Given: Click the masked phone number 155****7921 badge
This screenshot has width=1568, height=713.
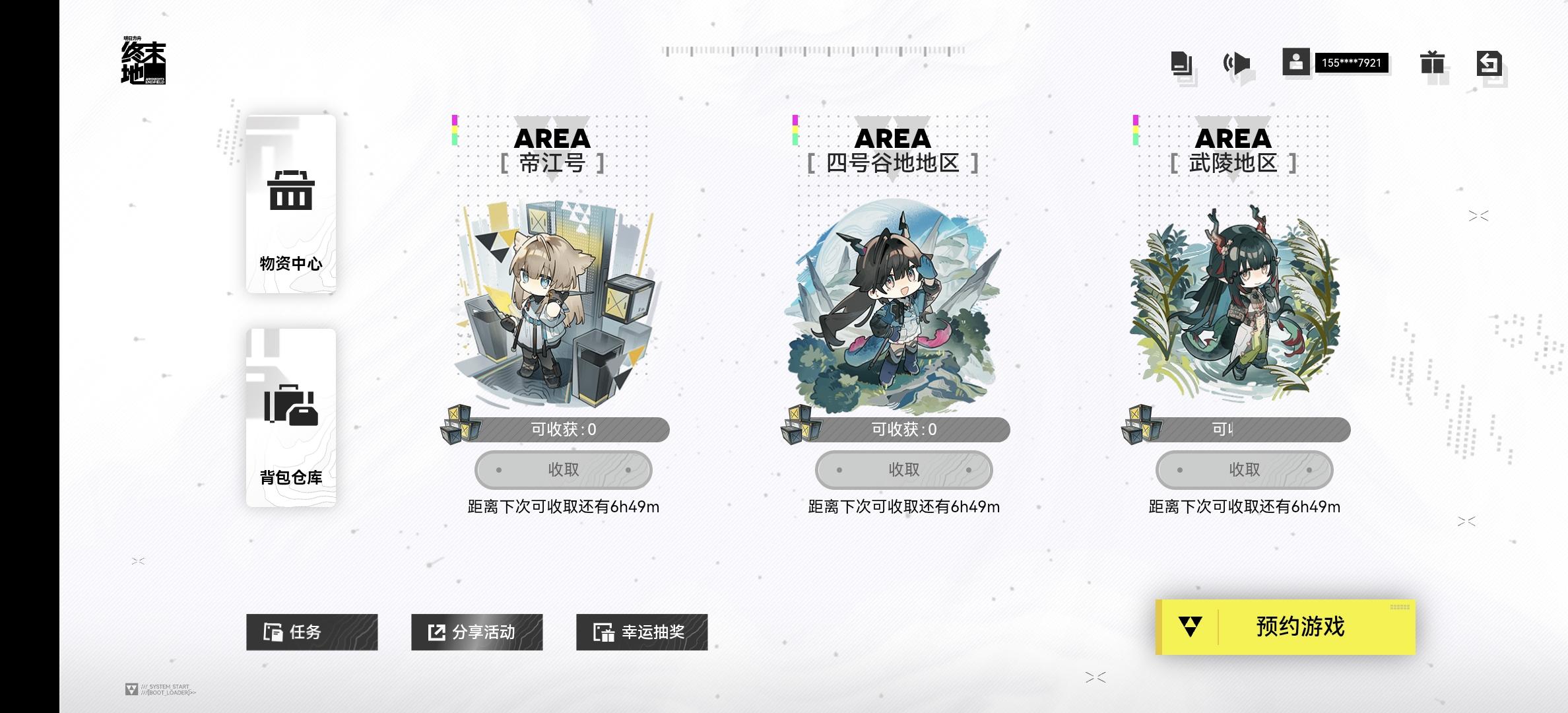Looking at the screenshot, I should 1353,63.
